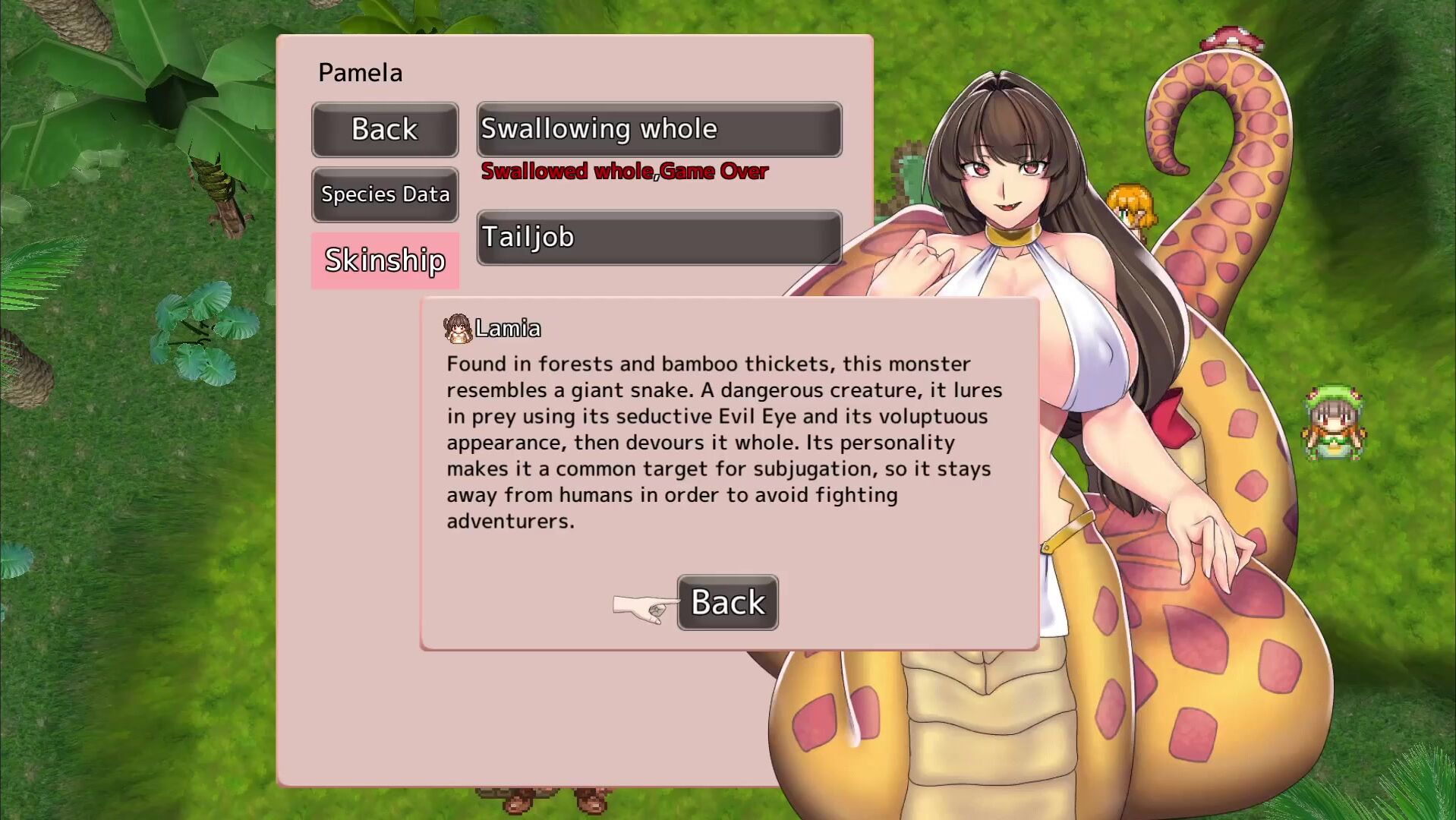Image resolution: width=1456 pixels, height=820 pixels.
Task: Open the Species Data section
Action: click(385, 194)
